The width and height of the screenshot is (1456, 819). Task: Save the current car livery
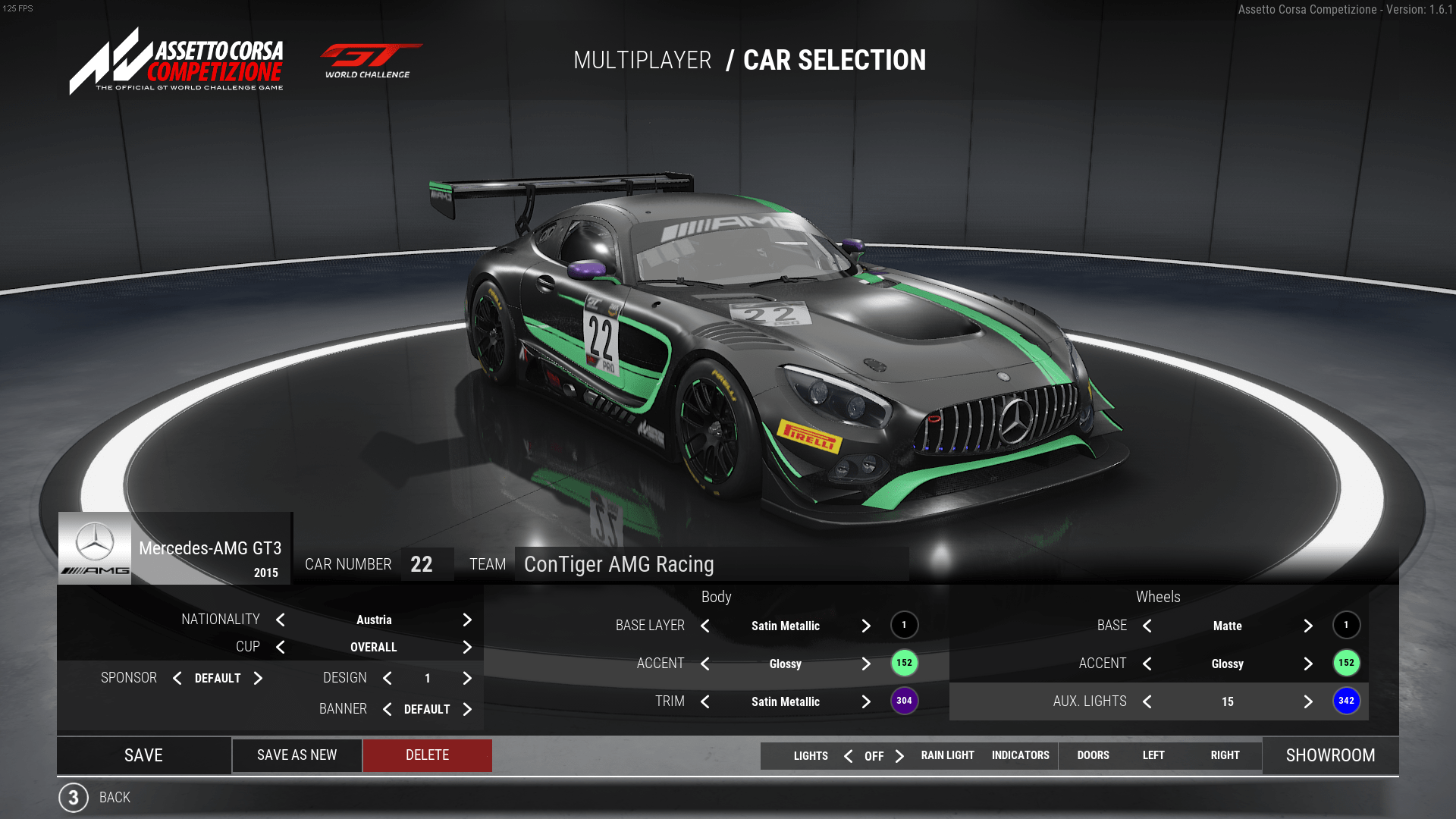[143, 755]
